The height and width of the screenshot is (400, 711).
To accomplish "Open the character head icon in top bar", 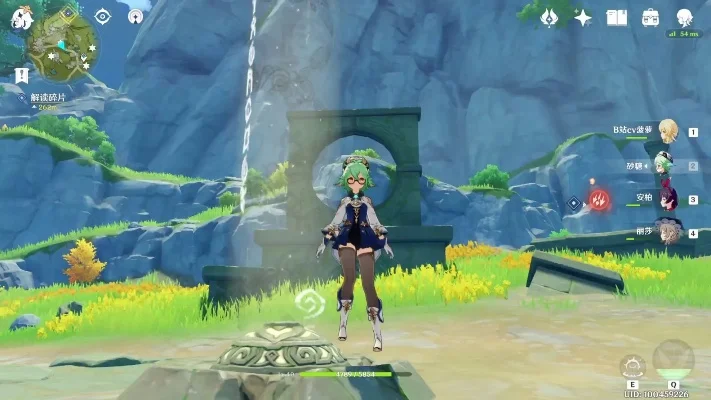I will point(685,17).
